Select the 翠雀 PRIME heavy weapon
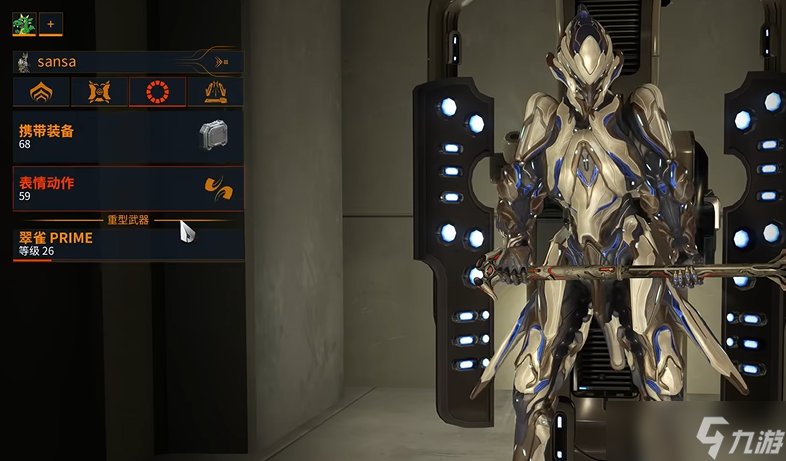The height and width of the screenshot is (461, 786). point(128,243)
